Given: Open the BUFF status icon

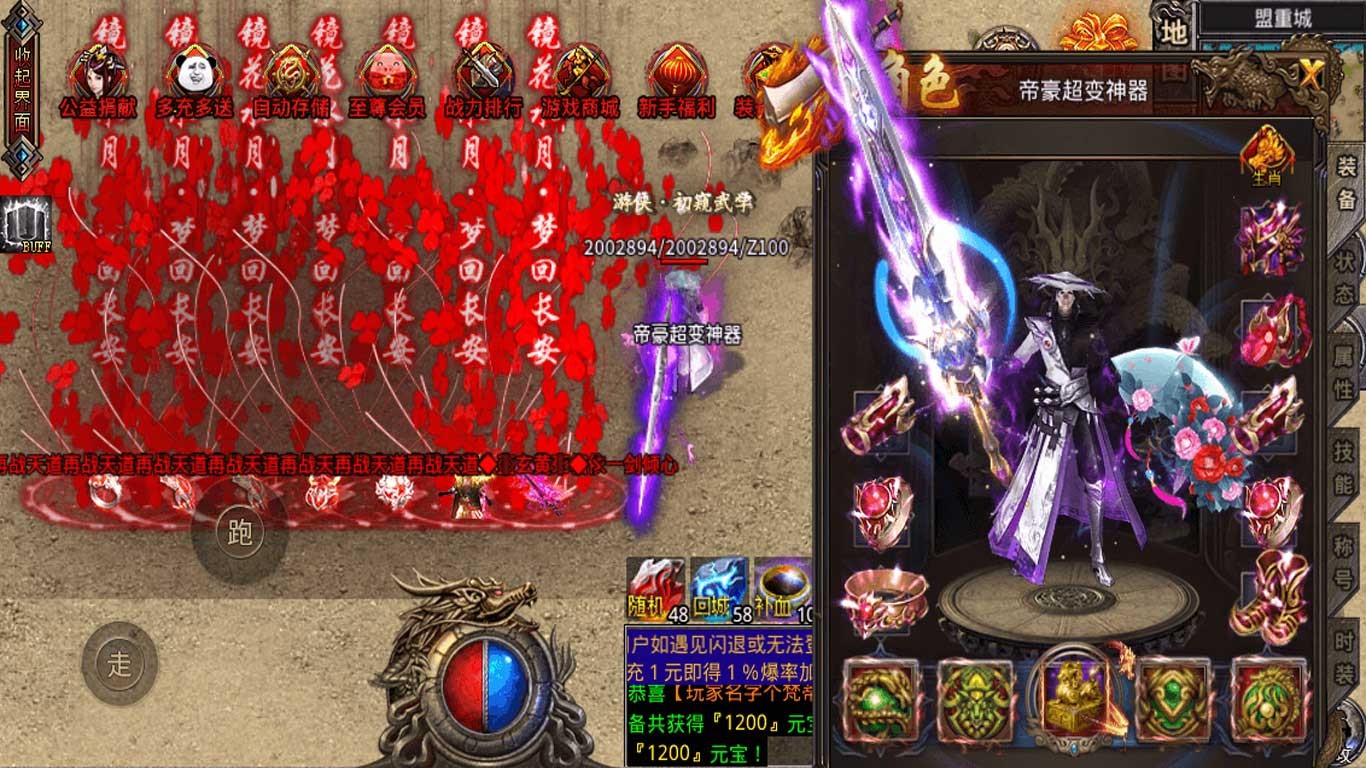Looking at the screenshot, I should coord(26,224).
